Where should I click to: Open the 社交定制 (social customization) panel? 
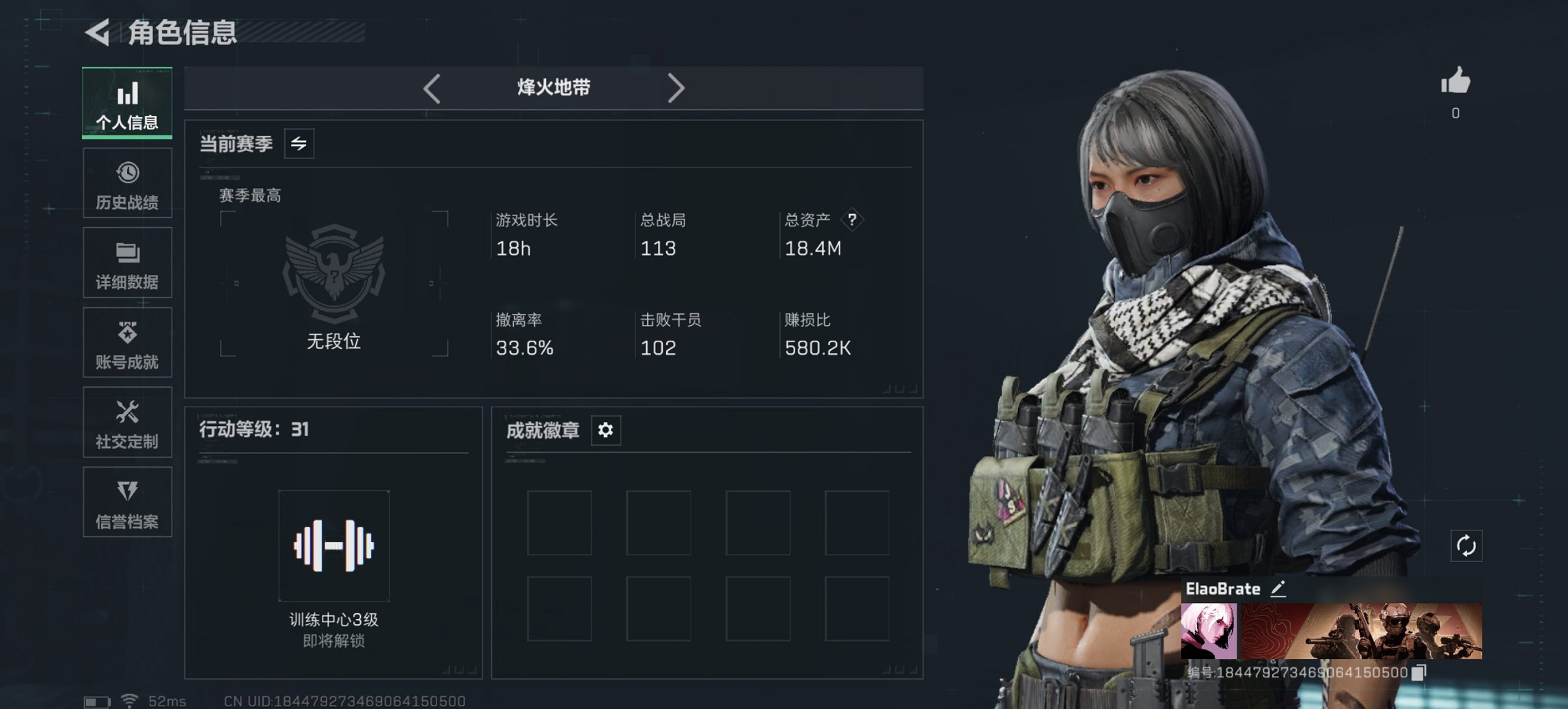point(127,423)
